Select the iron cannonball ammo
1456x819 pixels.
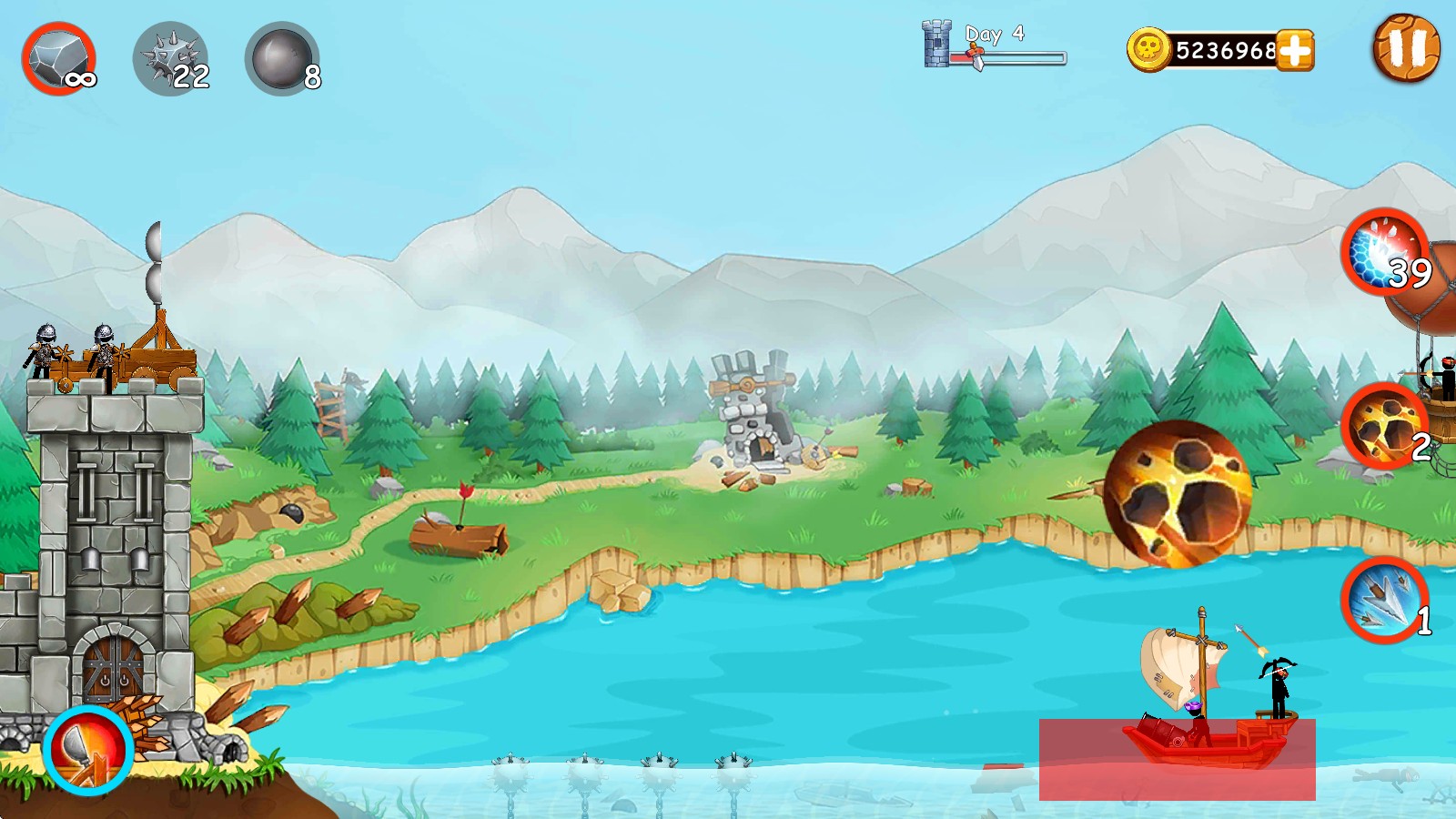pyautogui.click(x=282, y=59)
